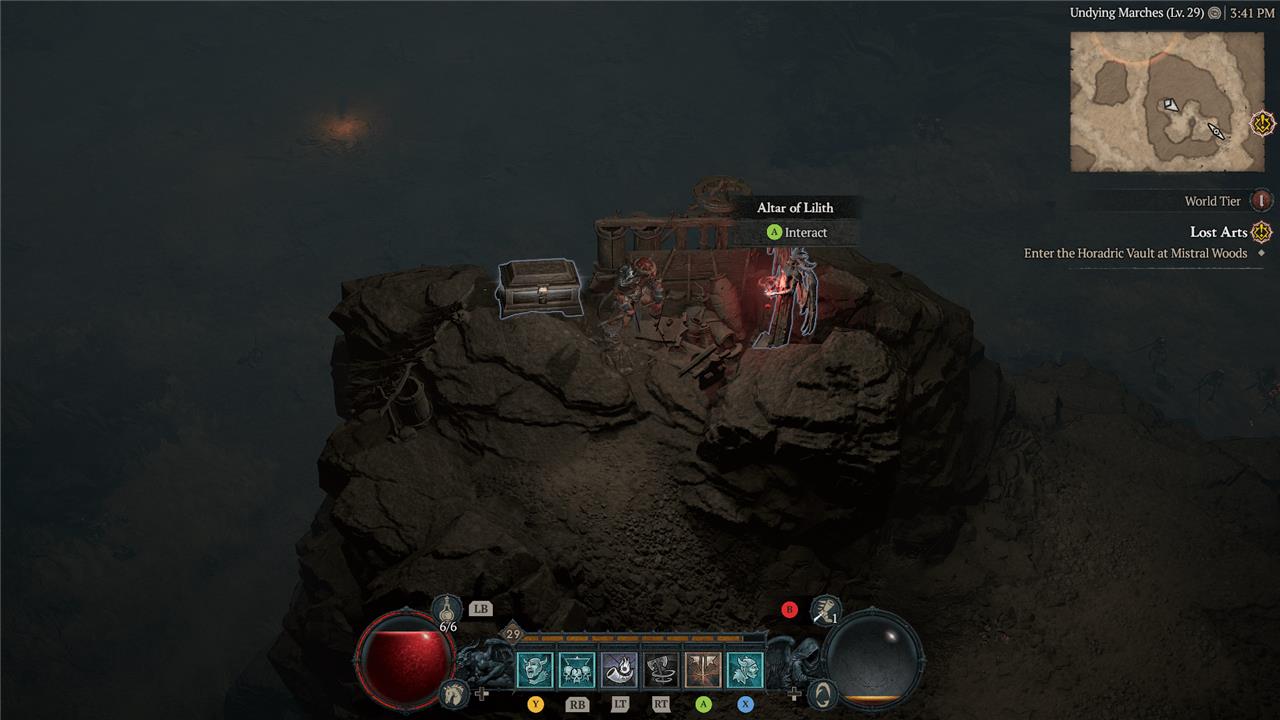Use the crossed axes attack skill
This screenshot has width=1280, height=720.
pyautogui.click(x=703, y=669)
